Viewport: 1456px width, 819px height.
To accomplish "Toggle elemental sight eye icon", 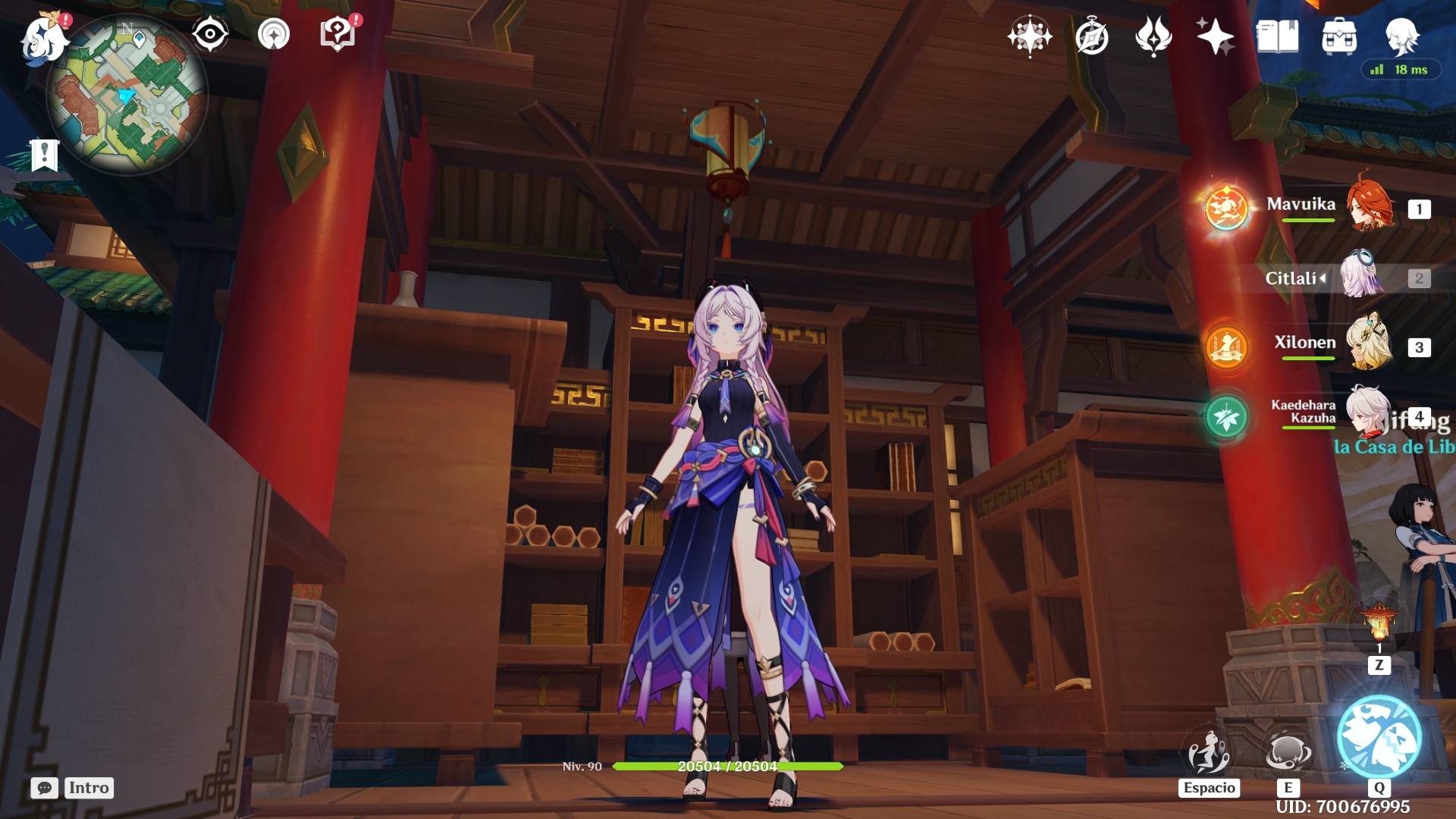I will [x=210, y=34].
